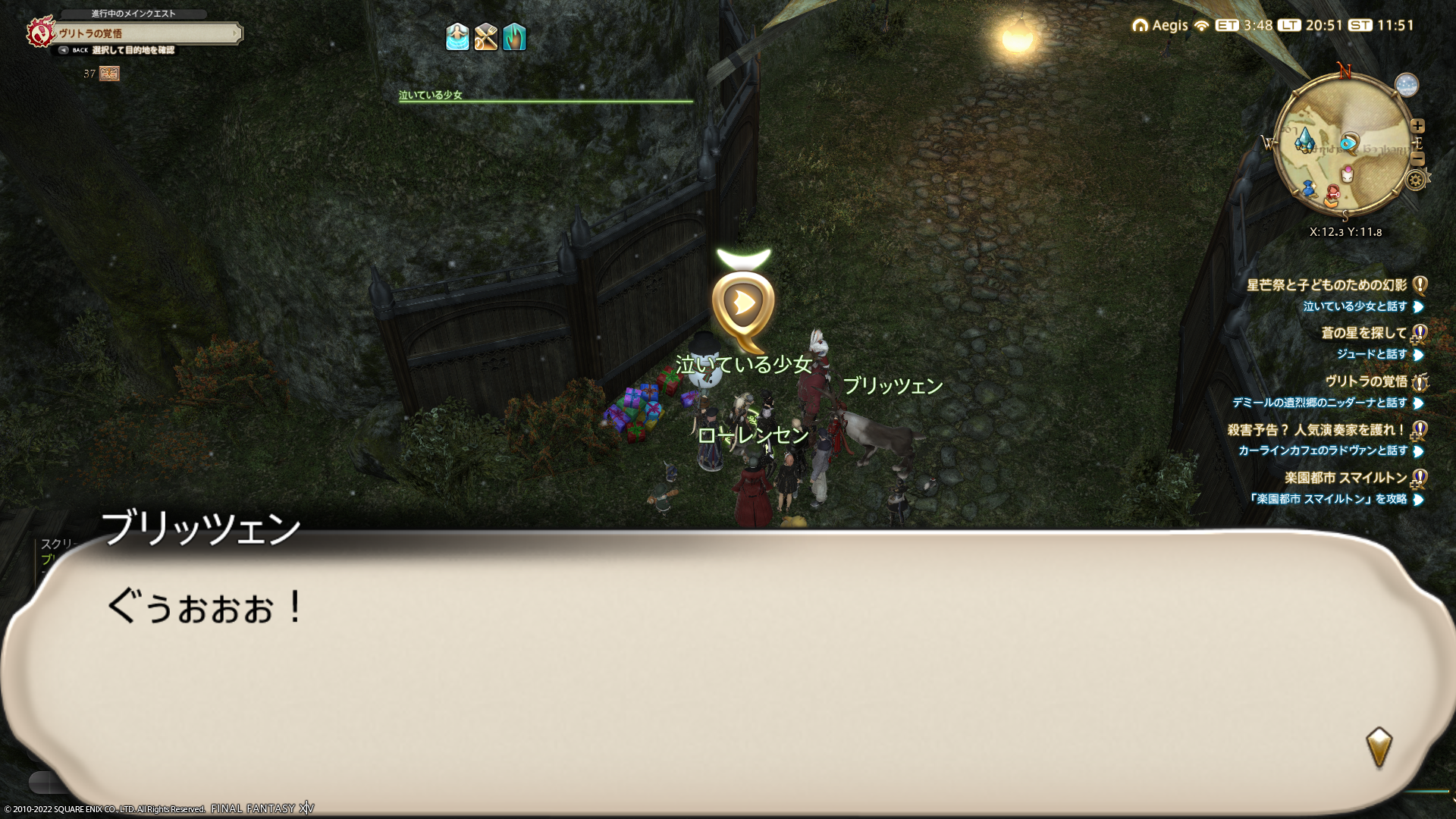This screenshot has width=1456, height=819.
Task: Select the 殺害予告？人気演奏家を護れ！ quest entry
Action: point(1316,430)
